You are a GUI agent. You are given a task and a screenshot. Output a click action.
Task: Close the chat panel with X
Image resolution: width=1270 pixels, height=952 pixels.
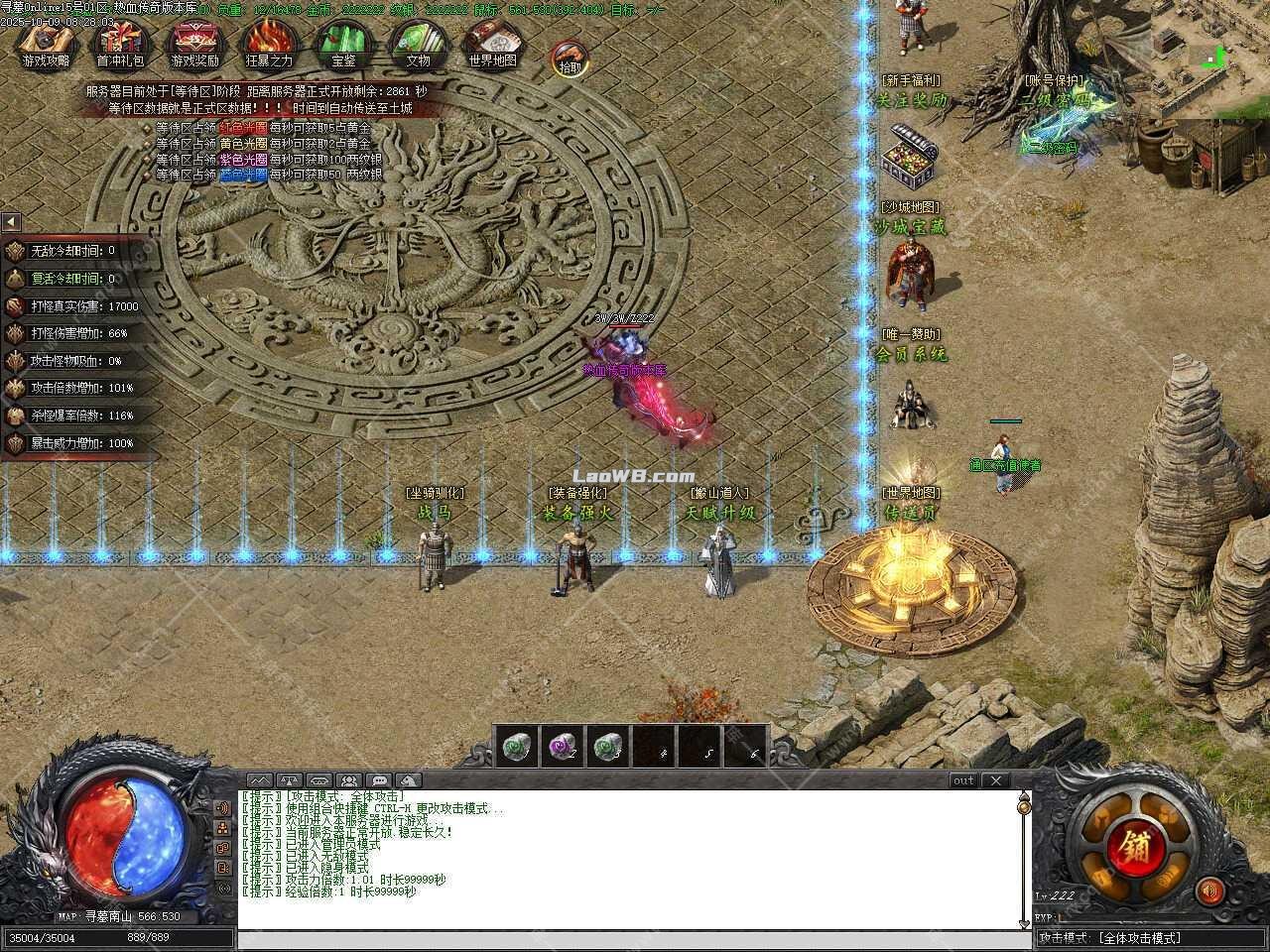(995, 780)
